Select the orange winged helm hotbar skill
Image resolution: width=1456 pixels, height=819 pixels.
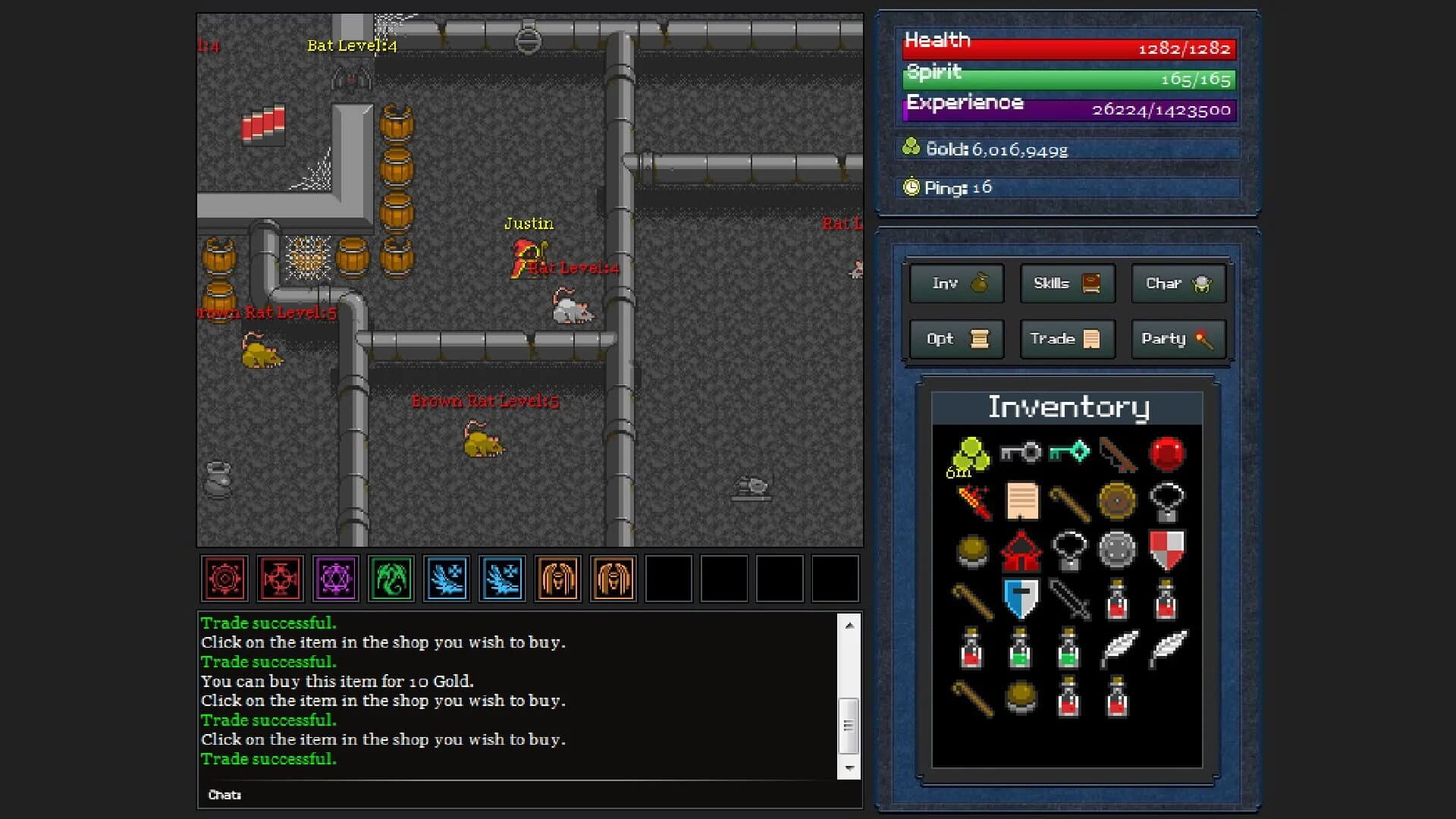click(x=557, y=579)
